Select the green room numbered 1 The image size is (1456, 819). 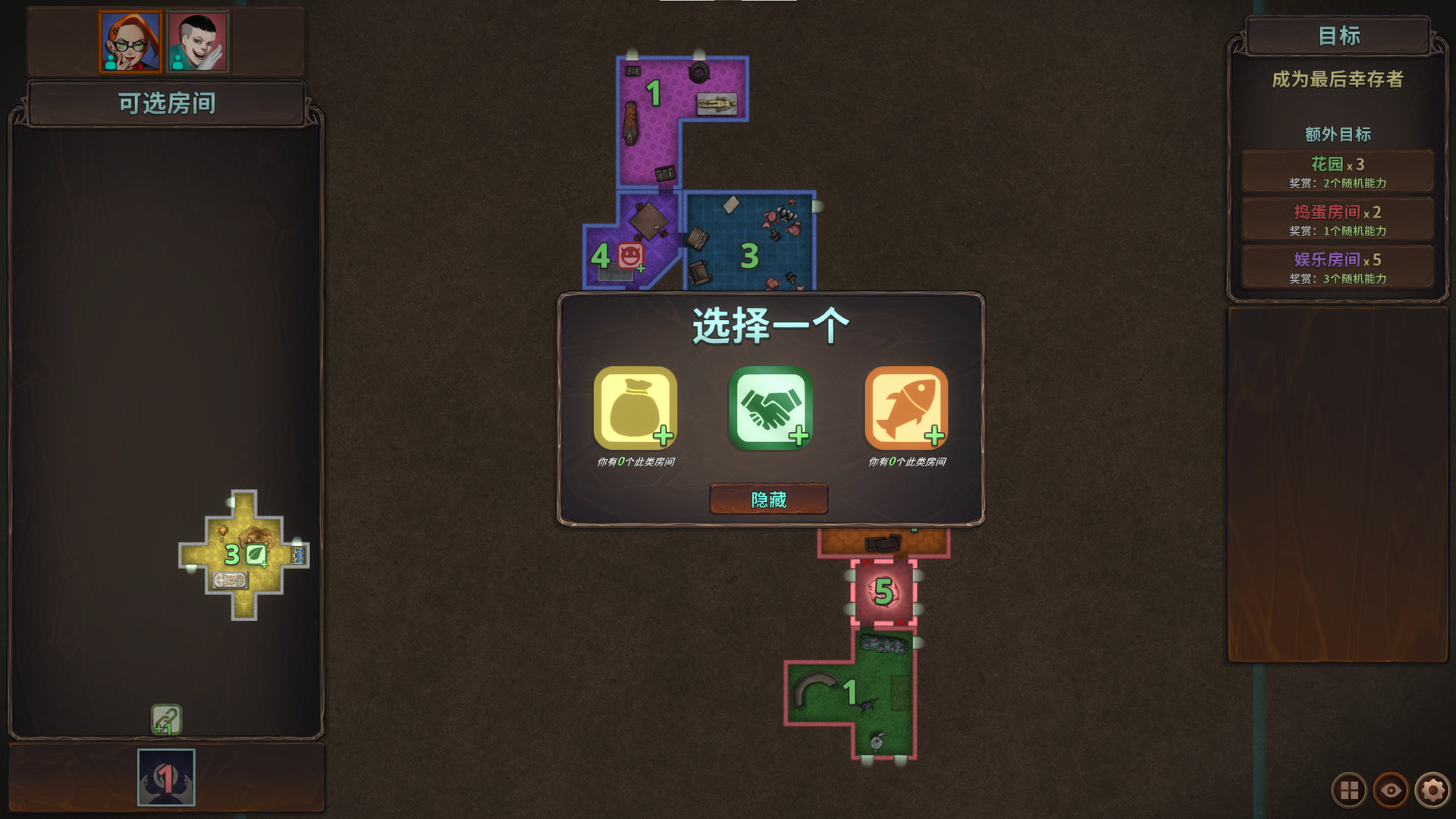coord(849,690)
